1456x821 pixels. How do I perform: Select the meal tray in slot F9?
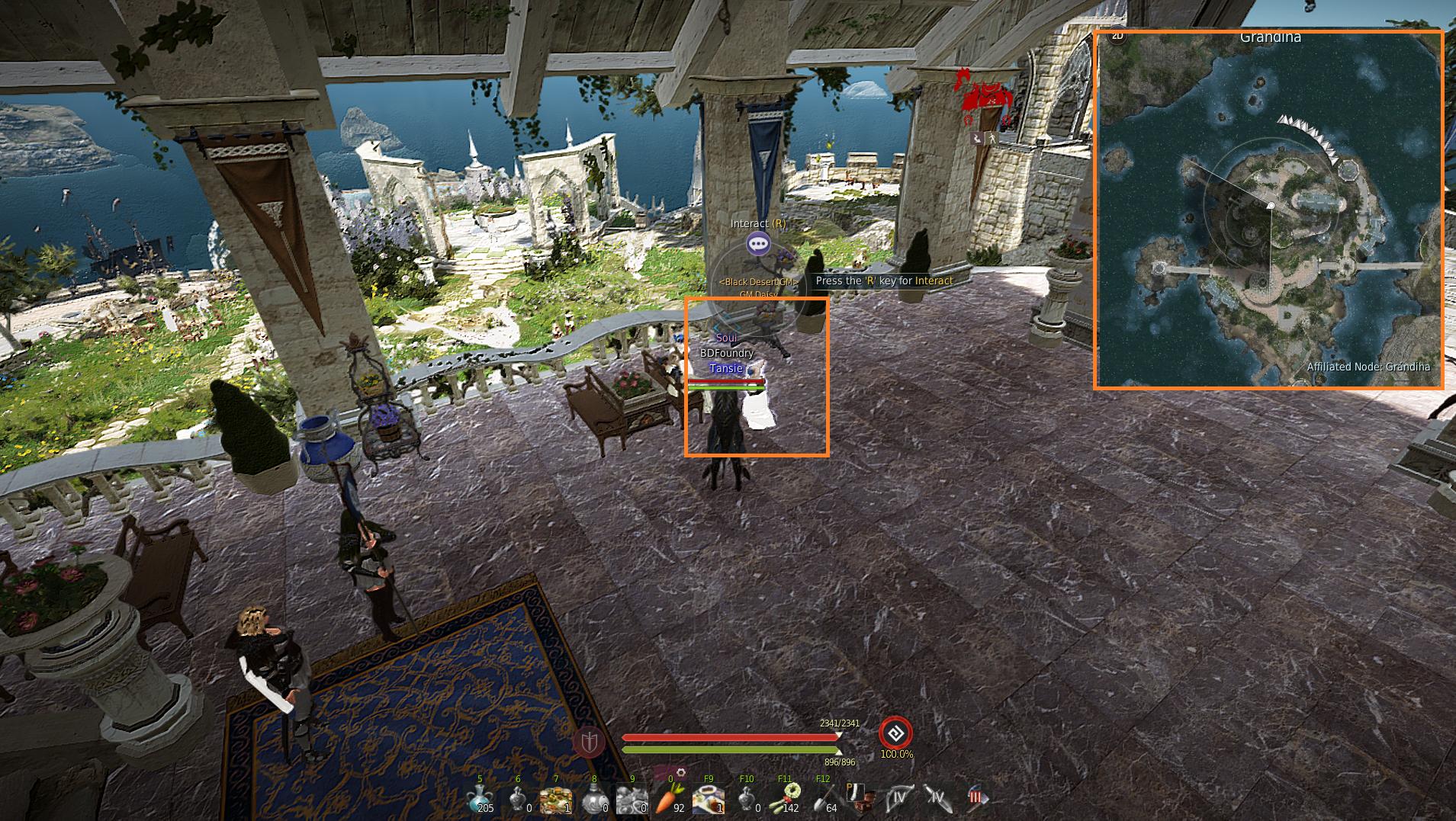[x=709, y=799]
